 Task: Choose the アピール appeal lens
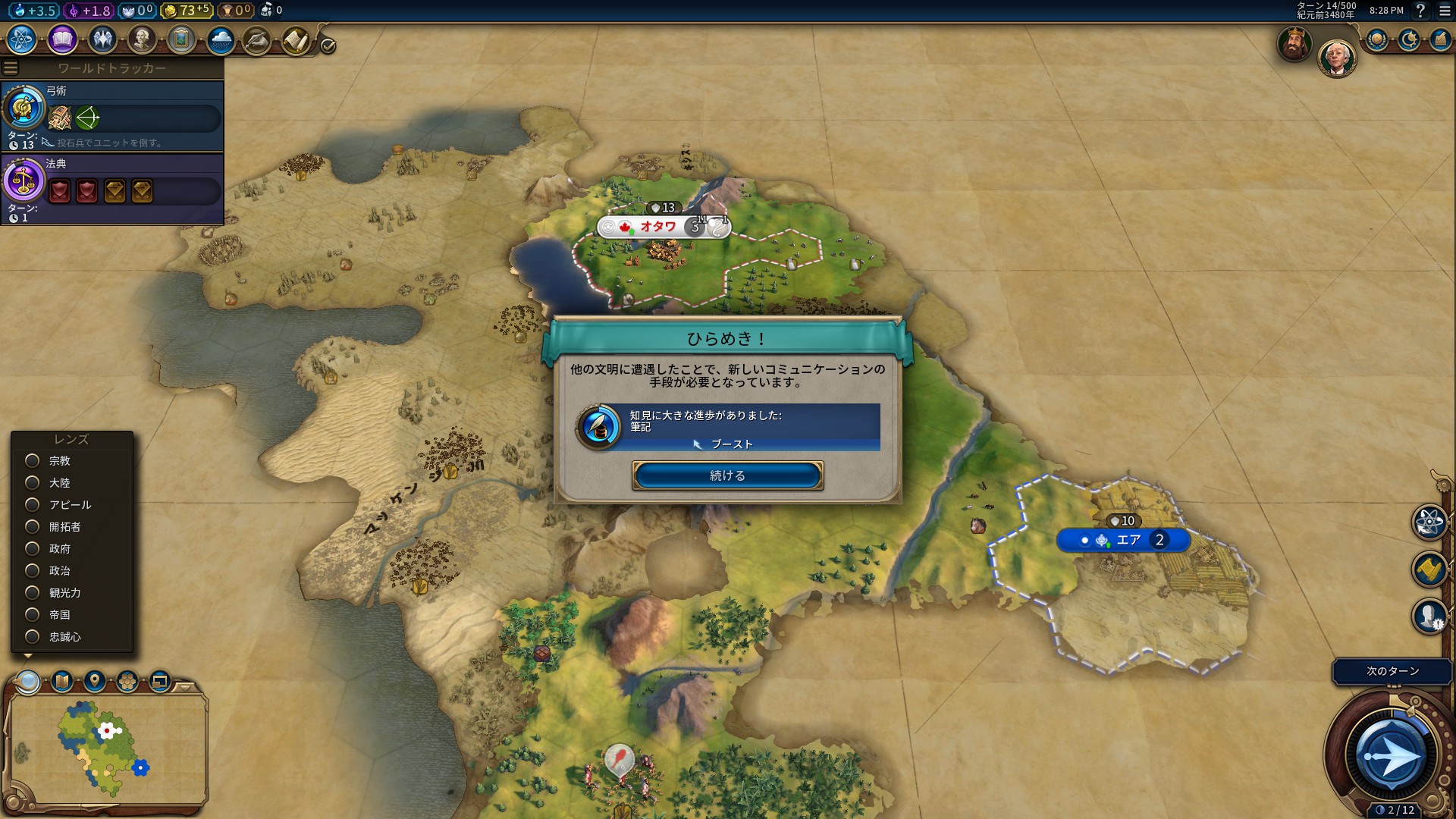pyautogui.click(x=33, y=505)
